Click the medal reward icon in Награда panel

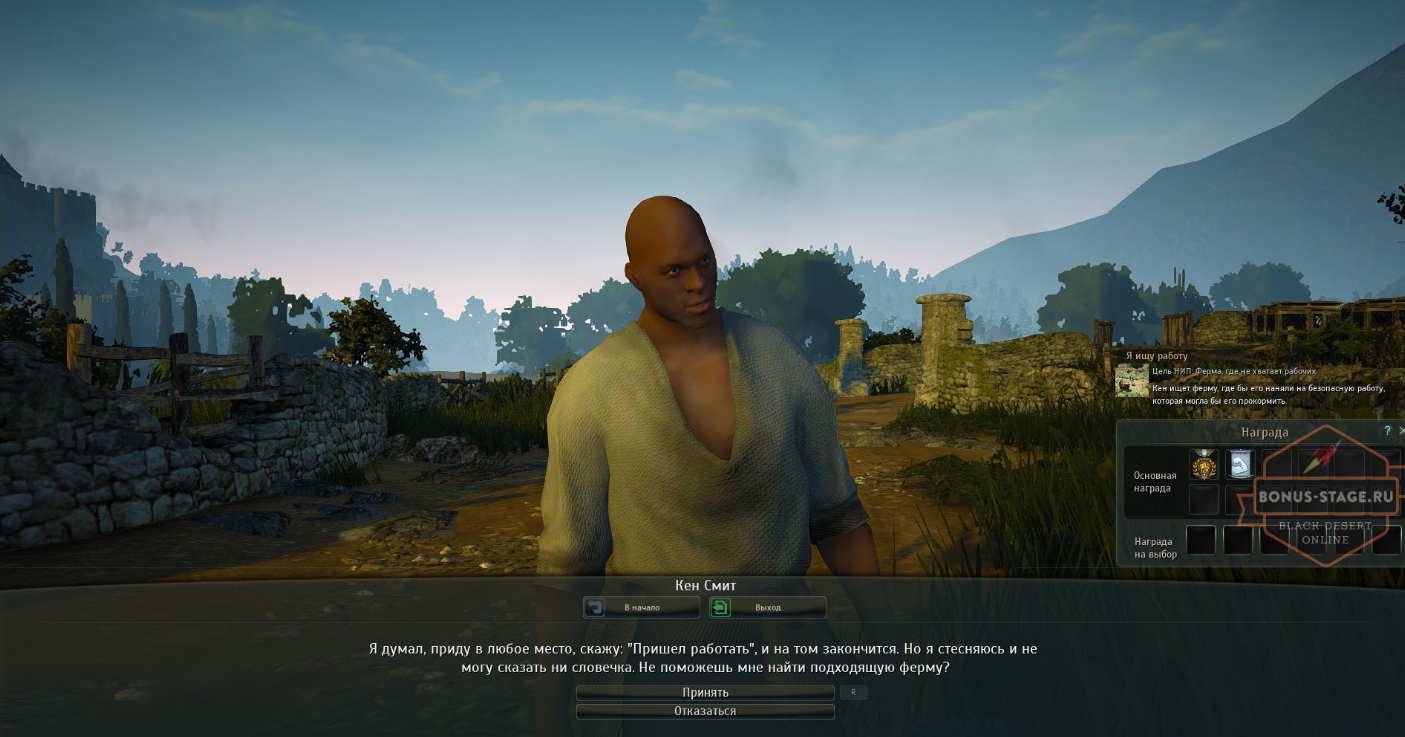(1203, 466)
